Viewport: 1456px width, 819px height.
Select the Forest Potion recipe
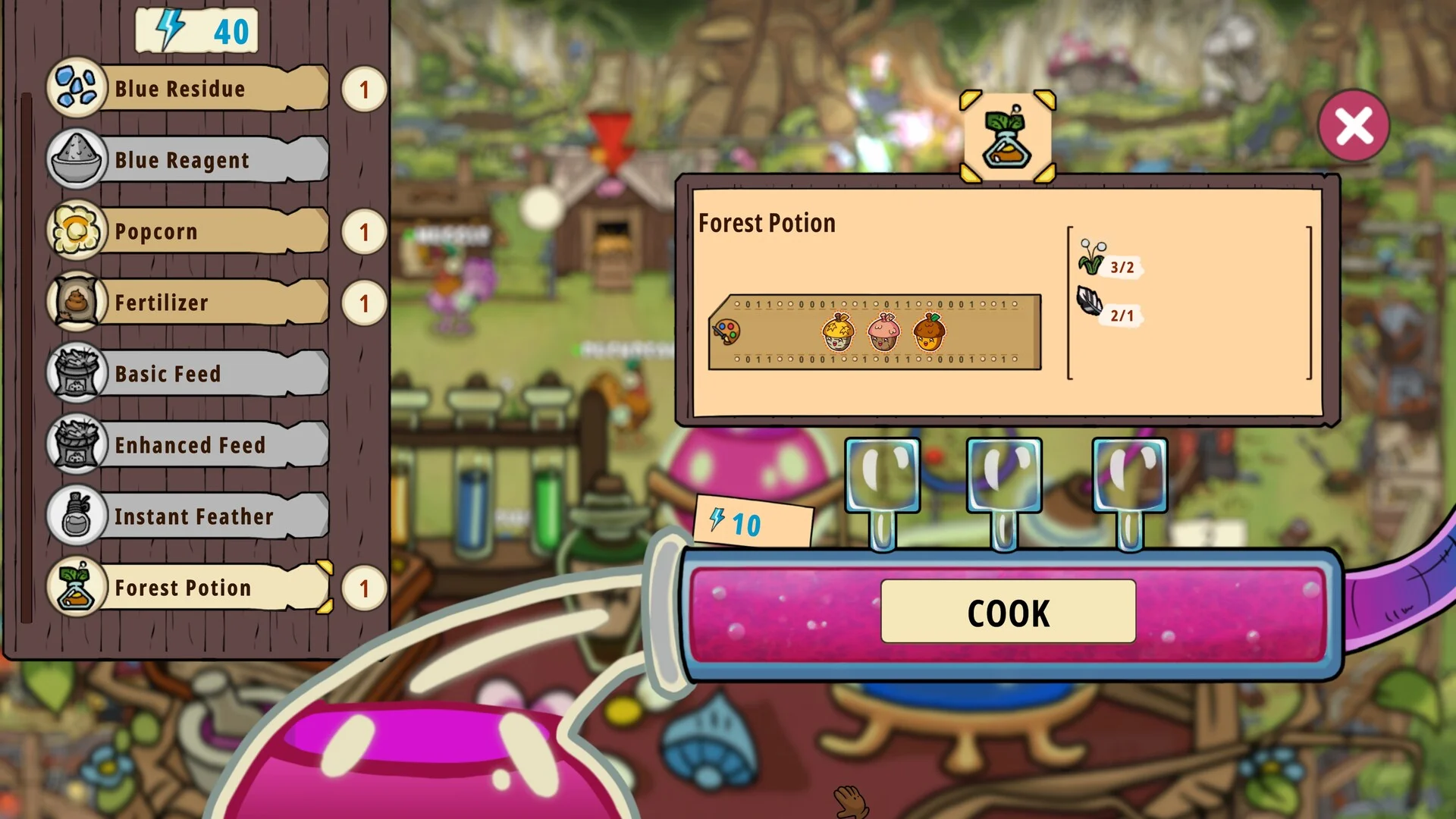click(190, 588)
